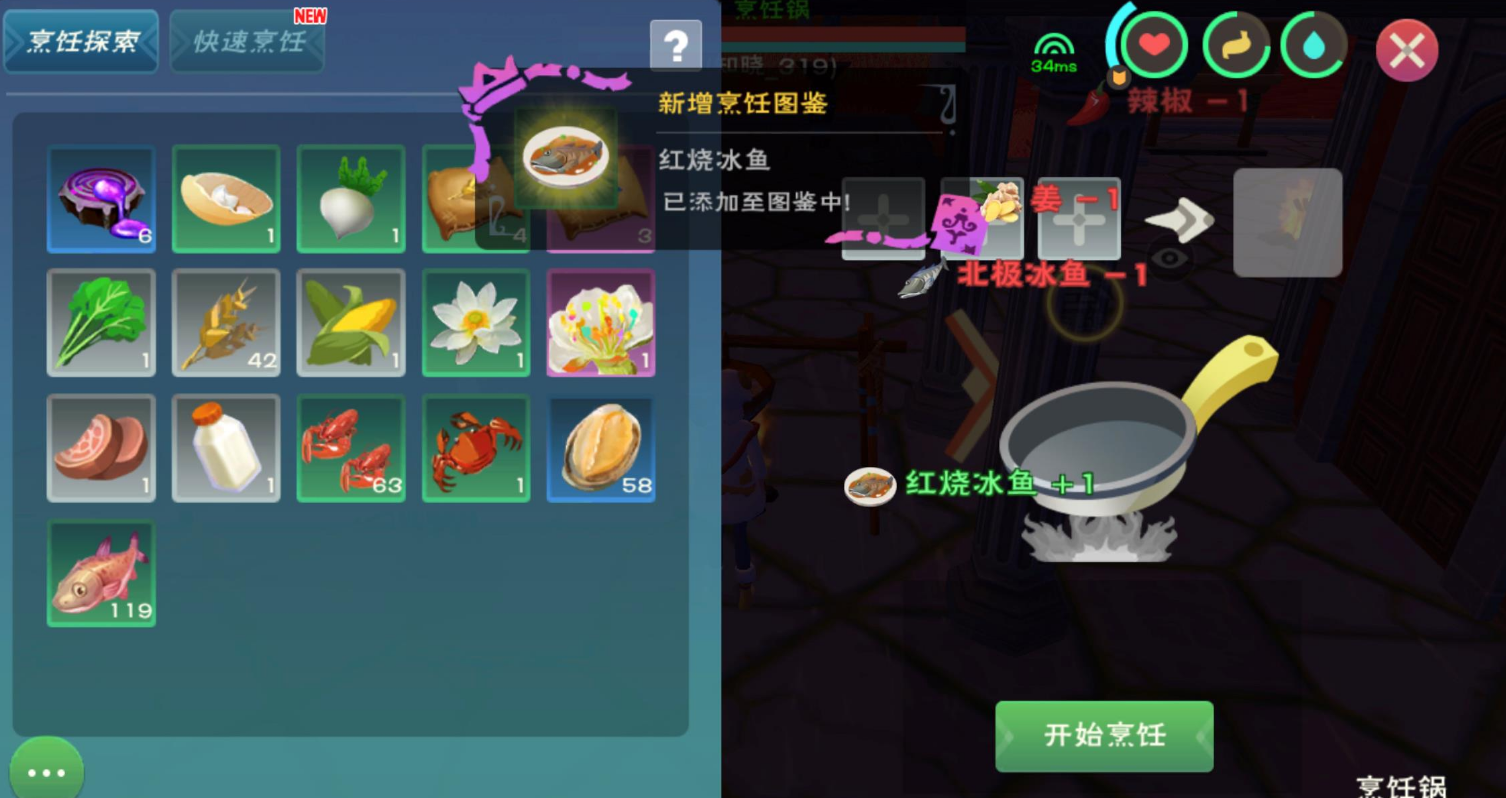
Task: Select the lotus flower ingredient
Action: (x=476, y=322)
